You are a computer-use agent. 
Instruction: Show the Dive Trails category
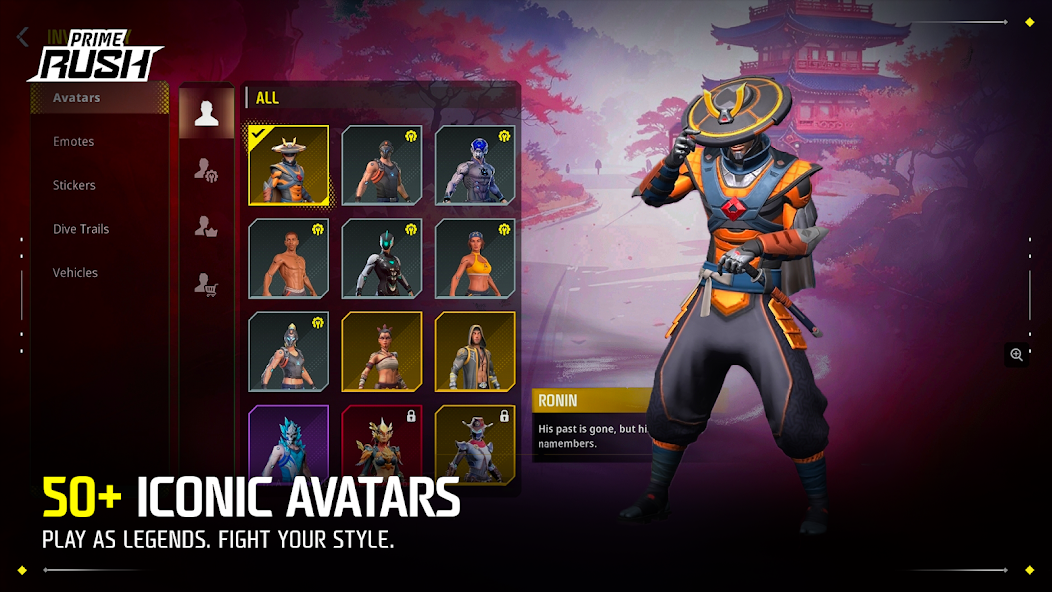(x=81, y=229)
